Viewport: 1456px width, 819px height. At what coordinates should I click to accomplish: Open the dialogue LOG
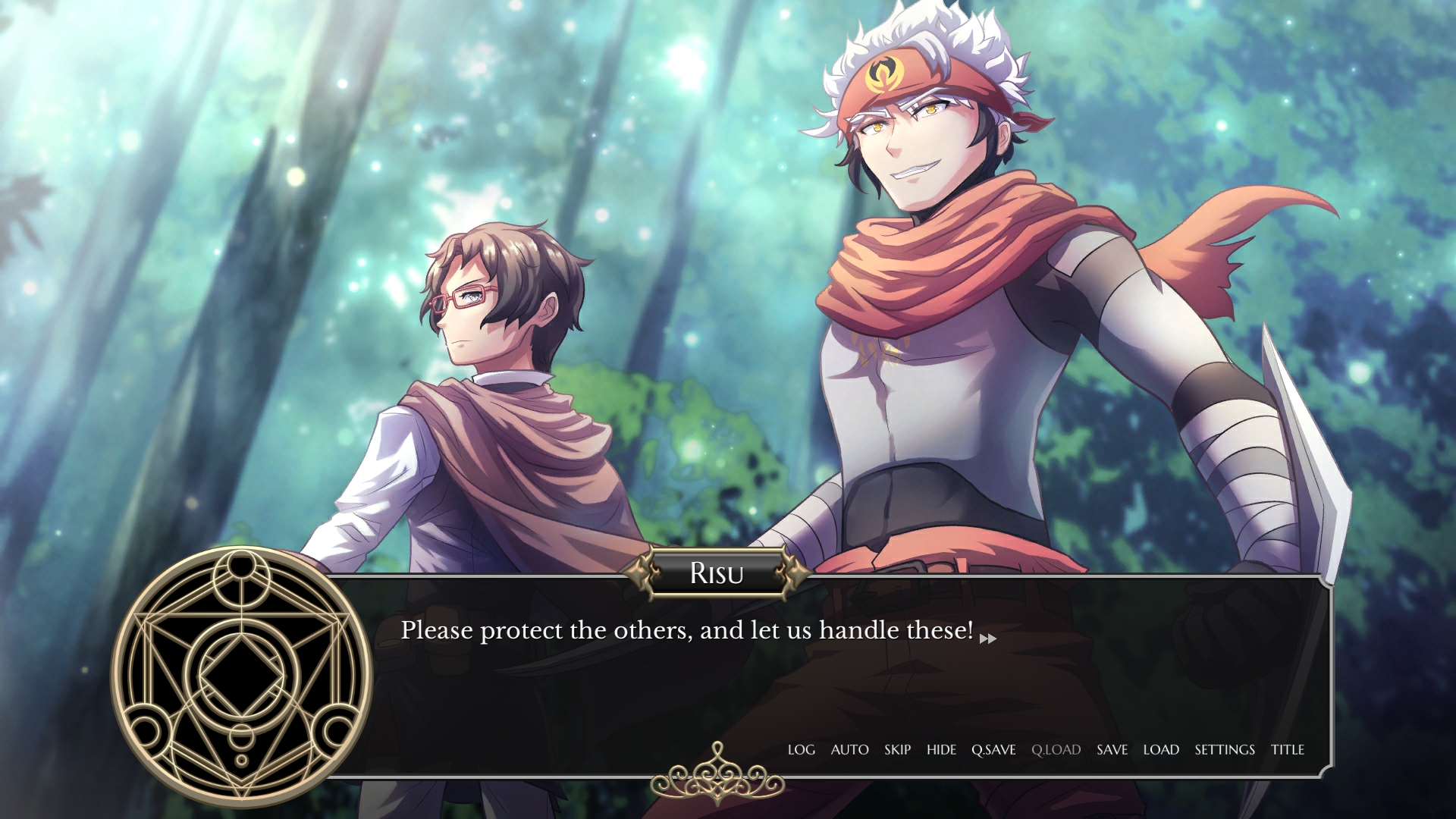coord(801,750)
